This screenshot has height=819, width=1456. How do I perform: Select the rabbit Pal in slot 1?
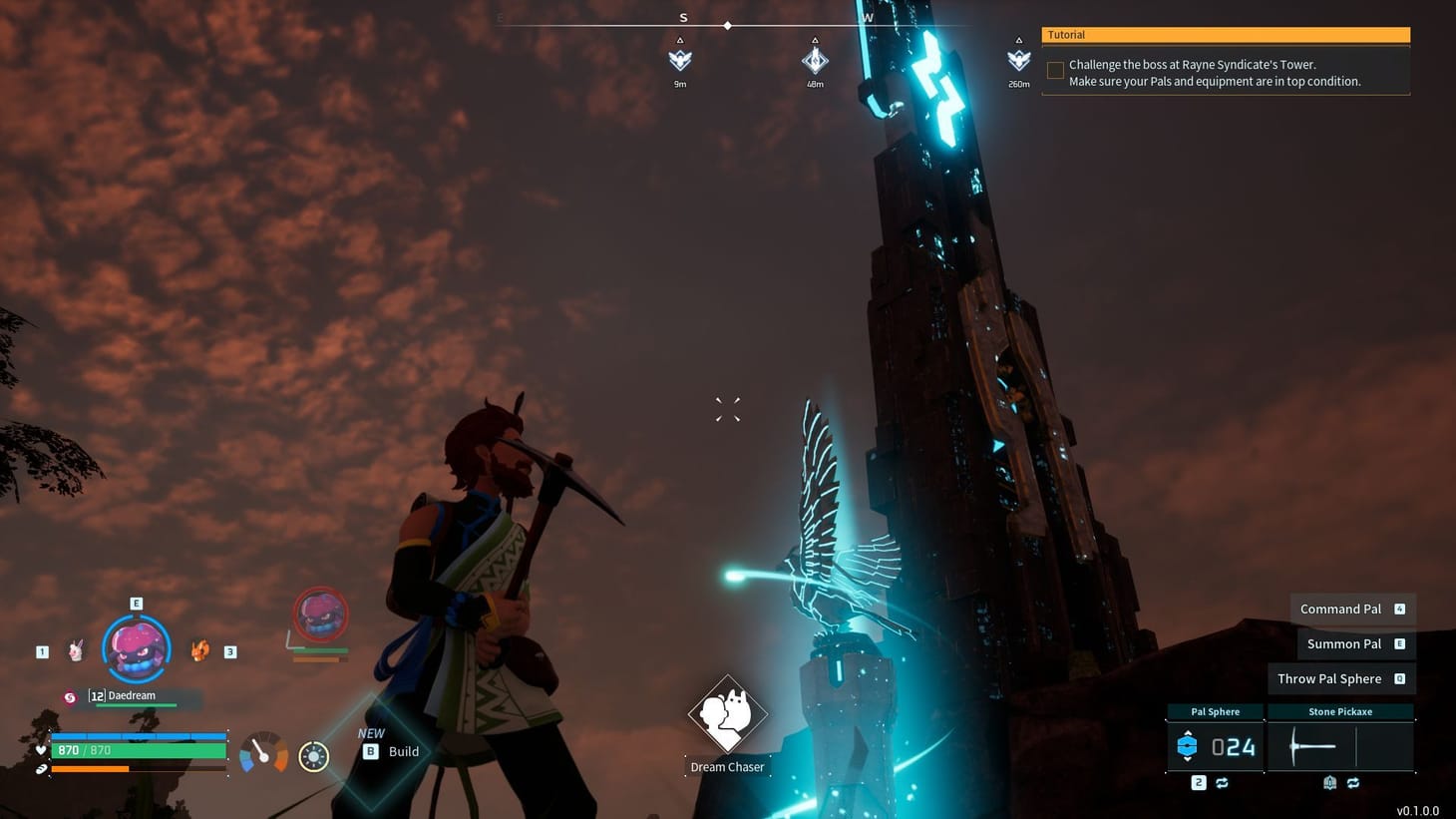[x=77, y=649]
